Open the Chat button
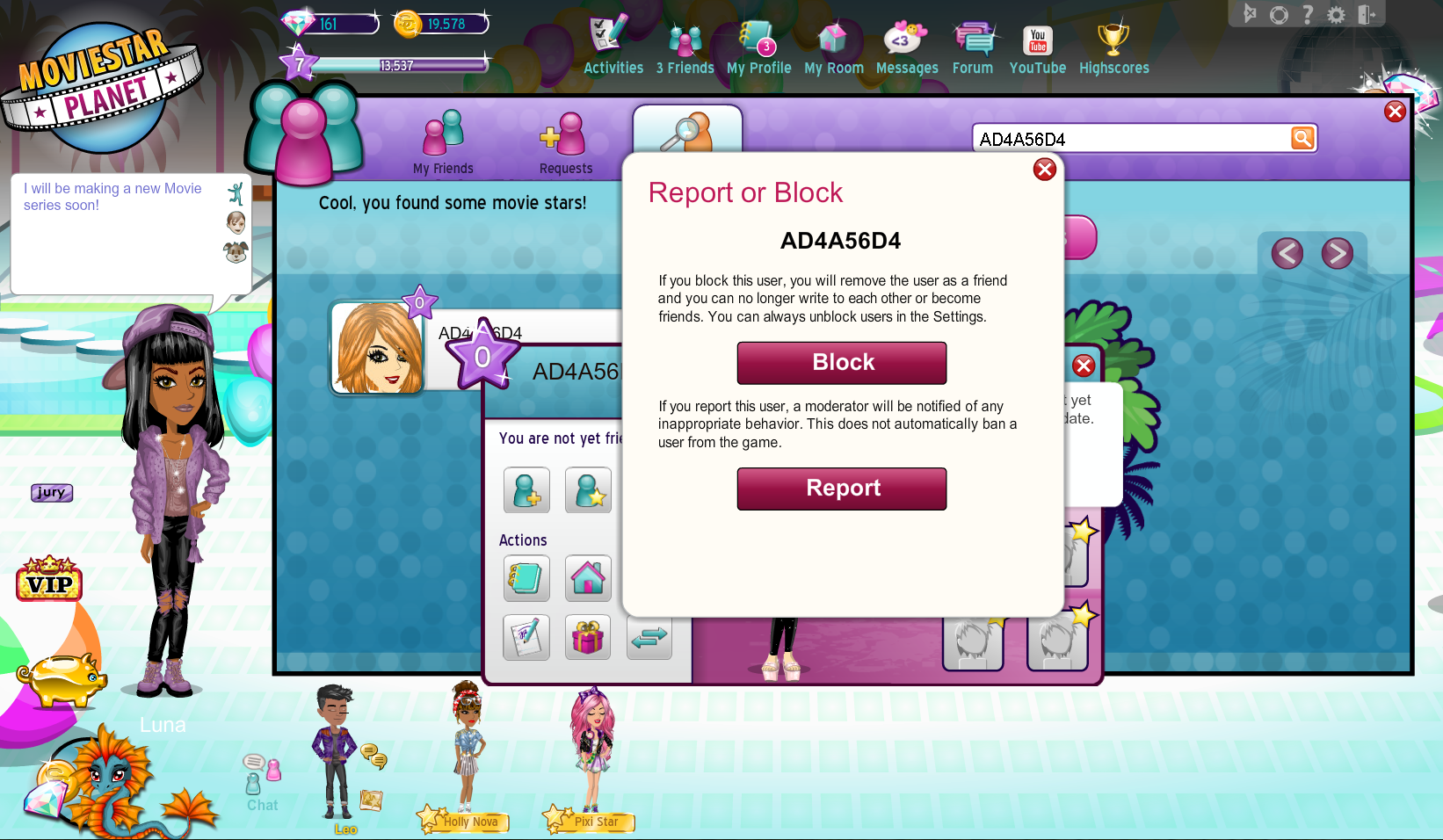Screen dimensions: 1443x840 tap(262, 783)
